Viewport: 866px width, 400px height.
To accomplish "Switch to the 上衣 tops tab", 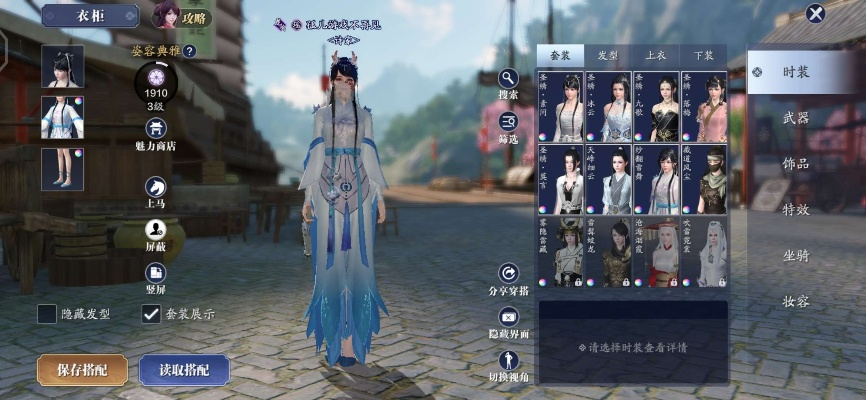I will tap(656, 56).
